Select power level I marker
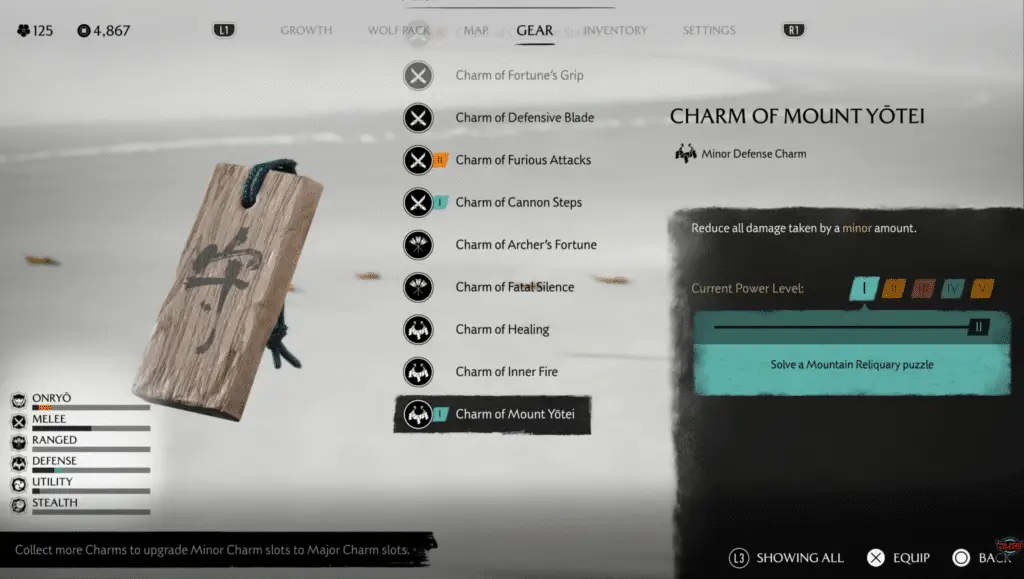Screen dimensions: 1024x579 point(863,289)
